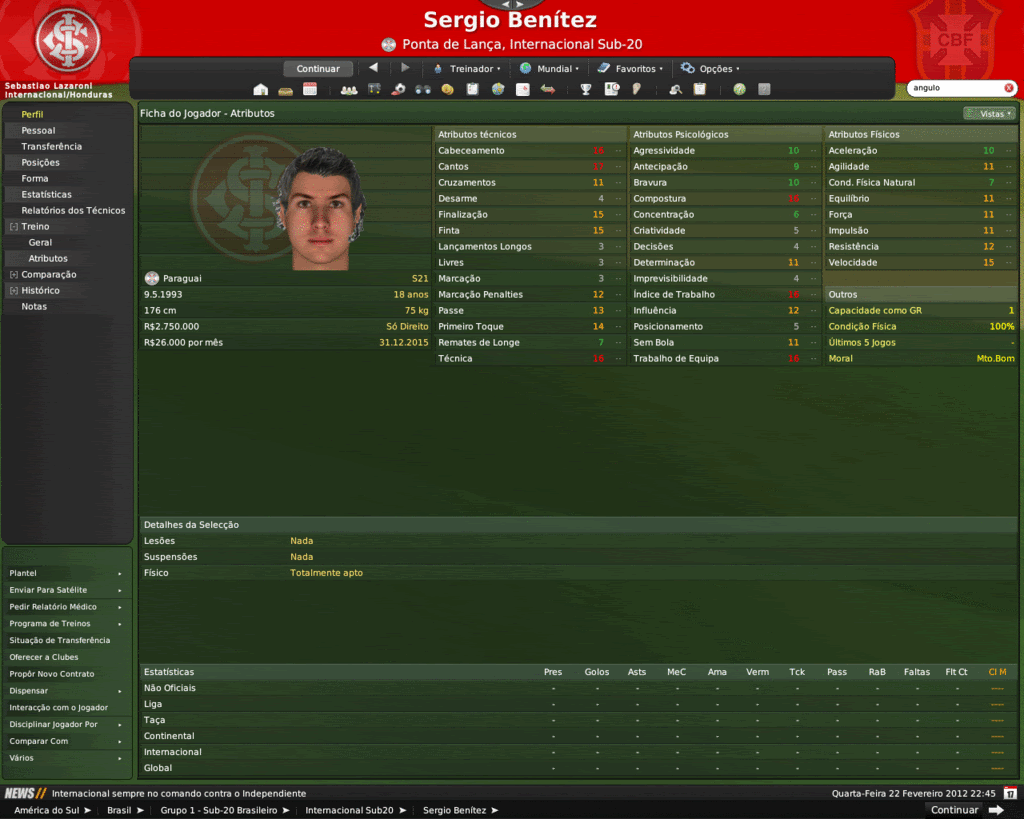The image size is (1024, 819).
Task: Open the Transferência section
Action: tap(51, 147)
